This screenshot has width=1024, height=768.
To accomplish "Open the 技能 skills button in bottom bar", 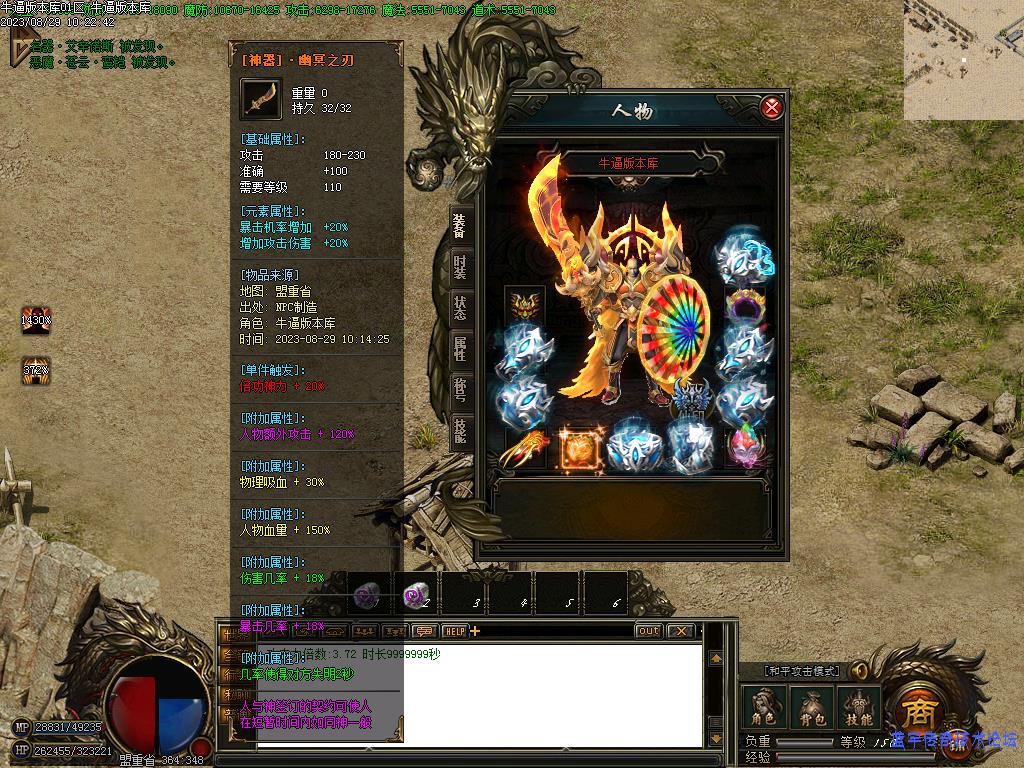I will [x=858, y=708].
